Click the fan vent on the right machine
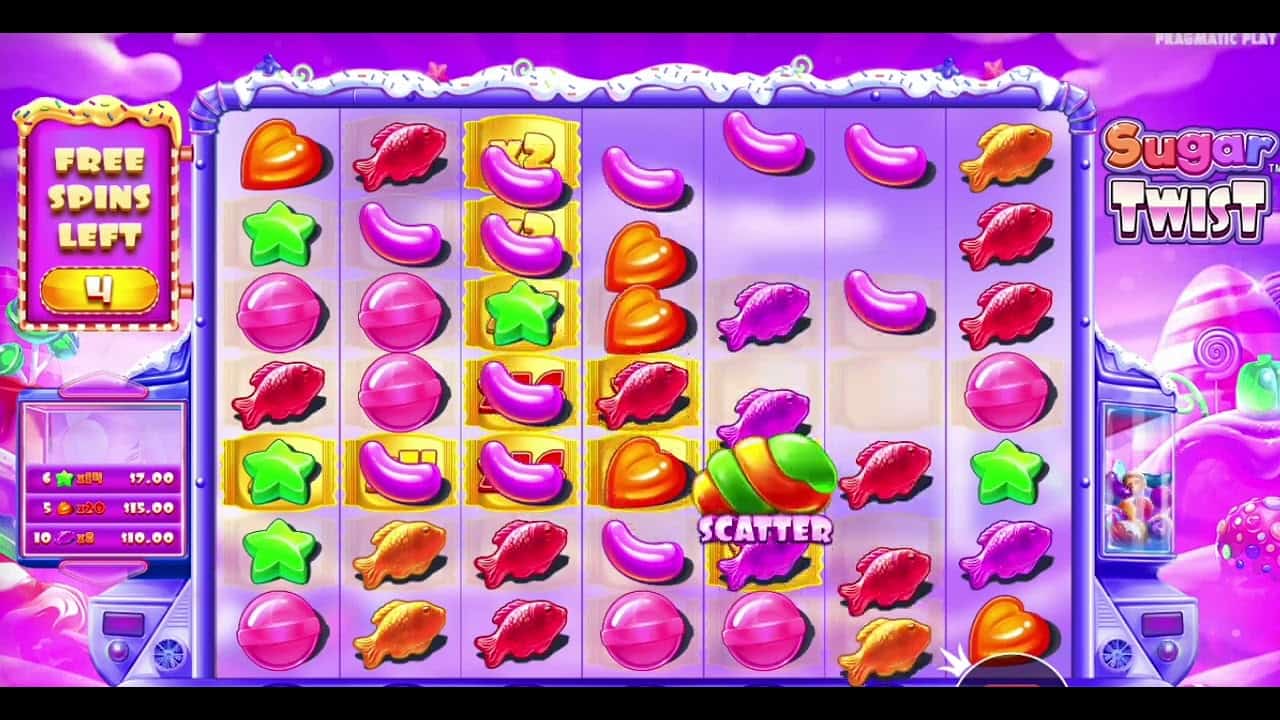Screen dimensions: 1280x720 [x=1114, y=654]
